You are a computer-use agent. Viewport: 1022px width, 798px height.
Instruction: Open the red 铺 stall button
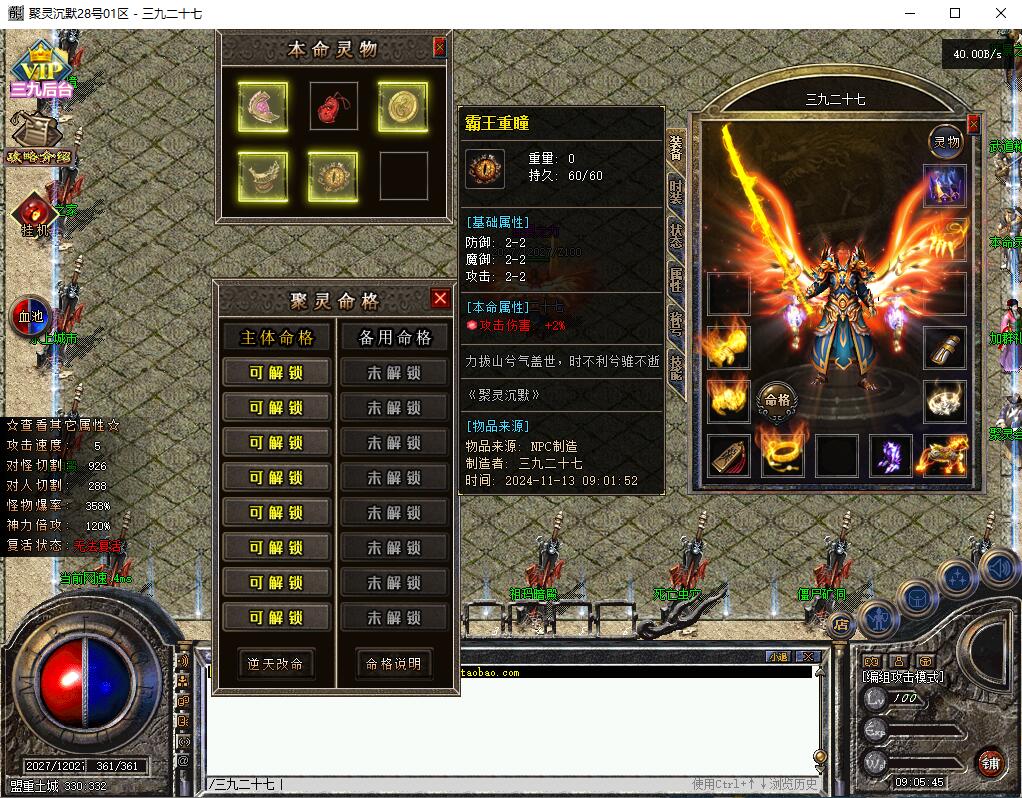pyautogui.click(x=991, y=762)
